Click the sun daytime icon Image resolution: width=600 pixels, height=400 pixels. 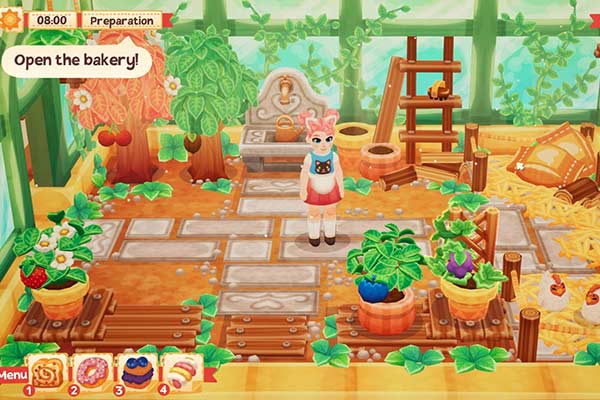pyautogui.click(x=12, y=19)
